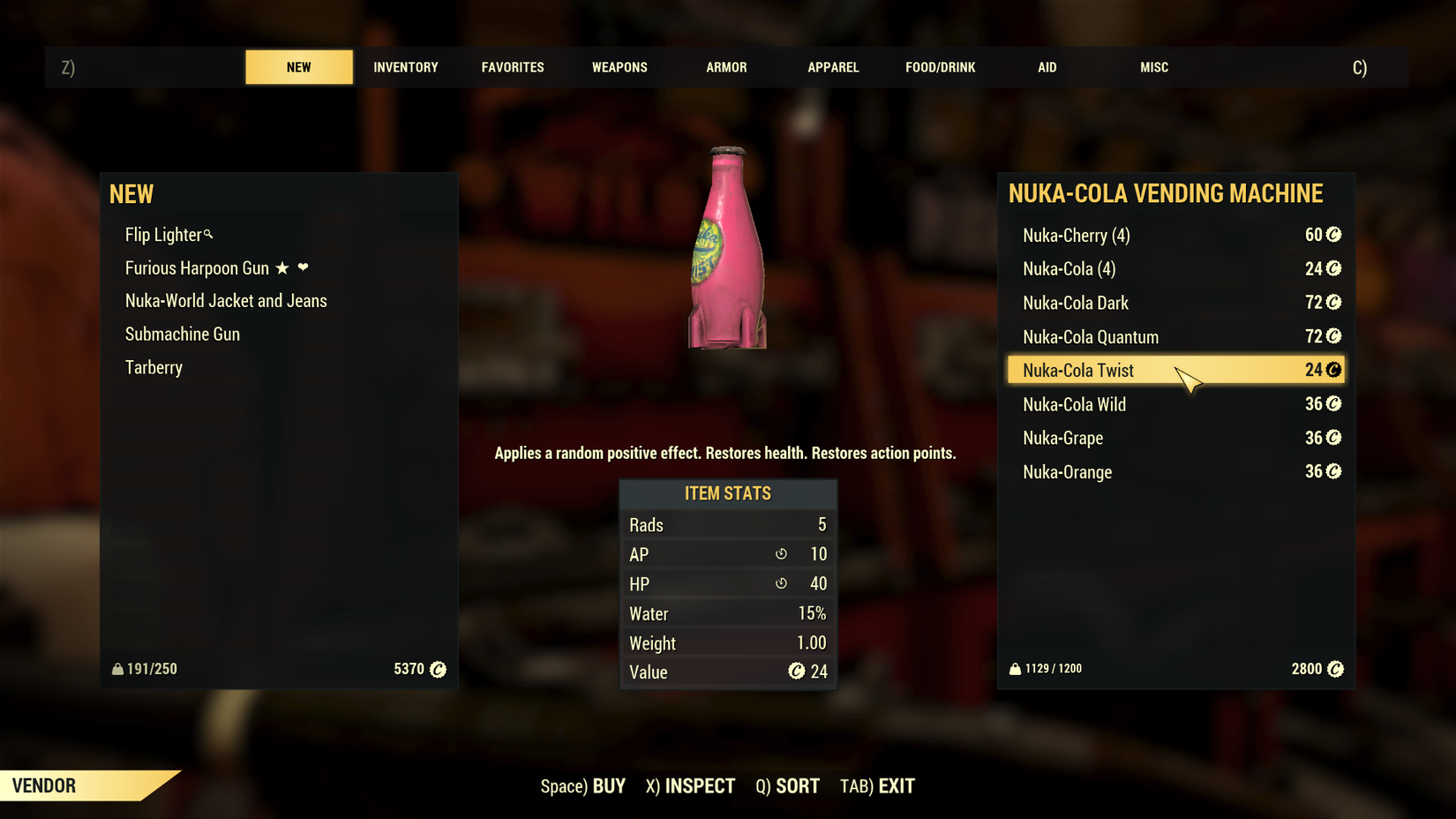Click the caps icon next to Nuka-Cola Twist price
Screen dimensions: 1456x819
point(1332,370)
